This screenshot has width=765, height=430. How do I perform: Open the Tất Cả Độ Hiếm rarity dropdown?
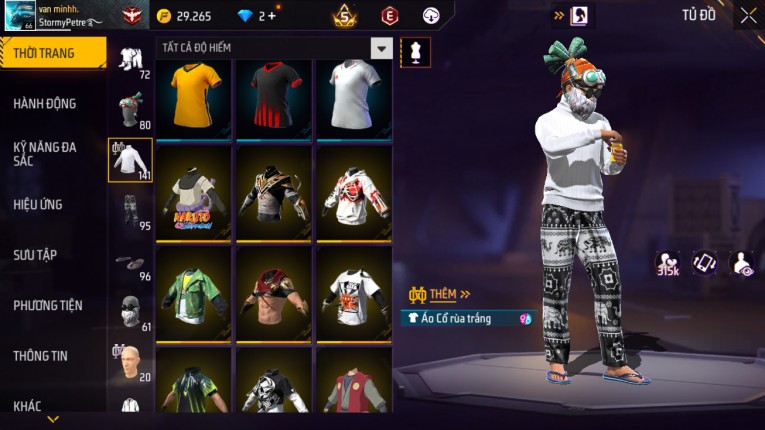pyautogui.click(x=381, y=48)
